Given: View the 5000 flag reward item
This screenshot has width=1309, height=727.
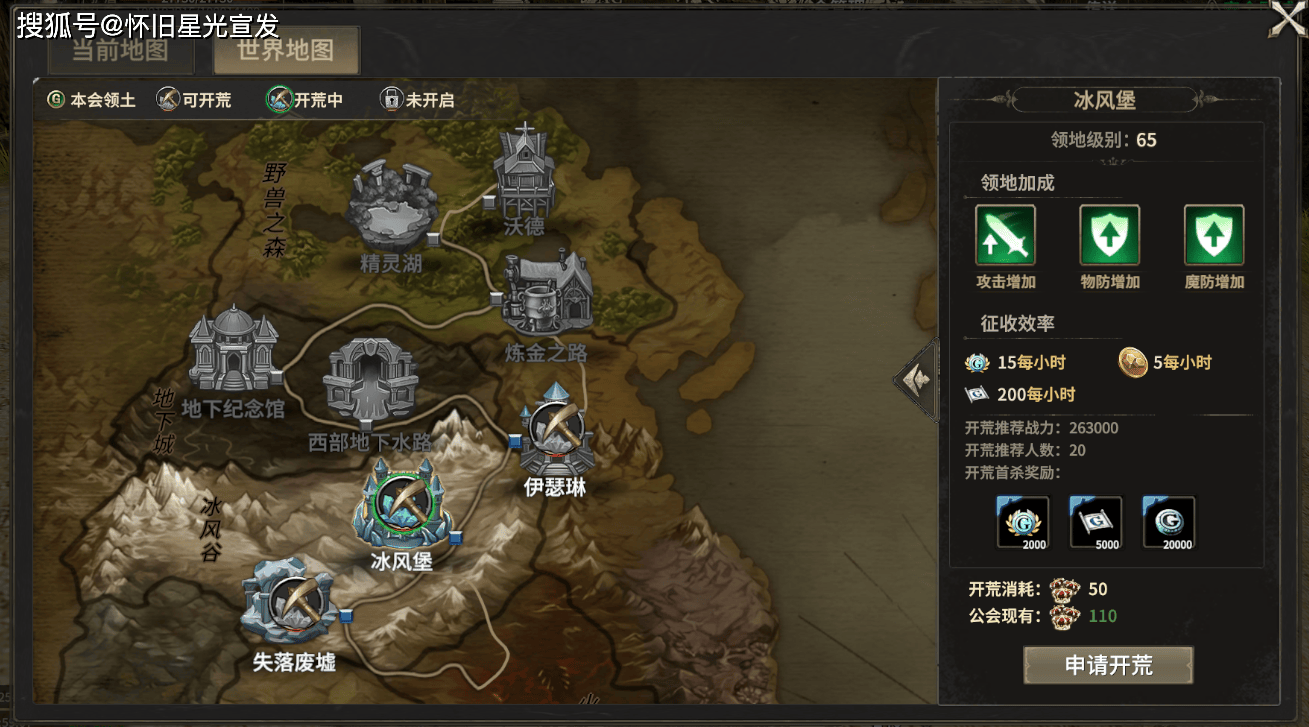Looking at the screenshot, I should (x=1096, y=522).
